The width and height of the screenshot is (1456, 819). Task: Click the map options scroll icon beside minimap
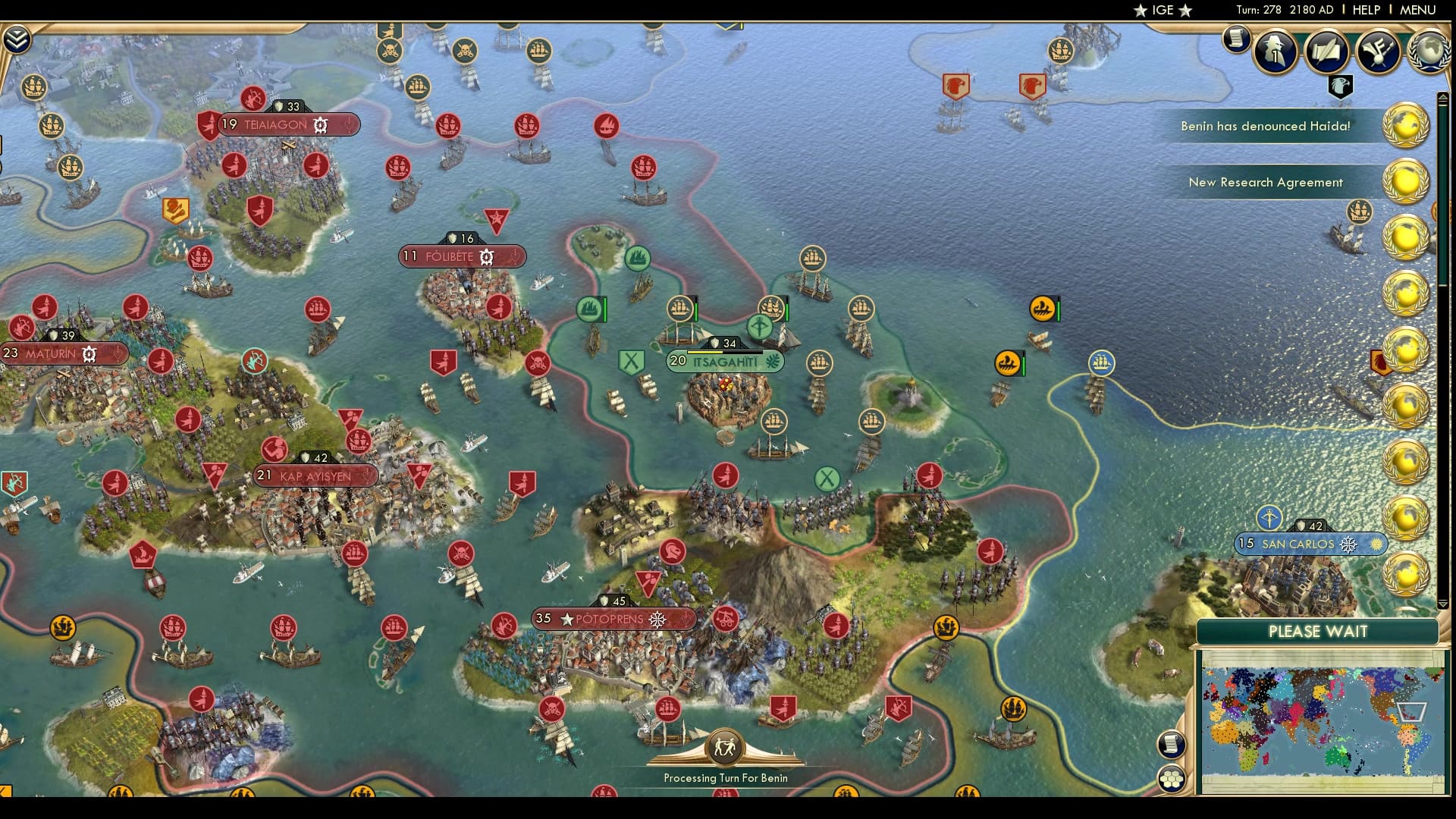click(x=1171, y=745)
